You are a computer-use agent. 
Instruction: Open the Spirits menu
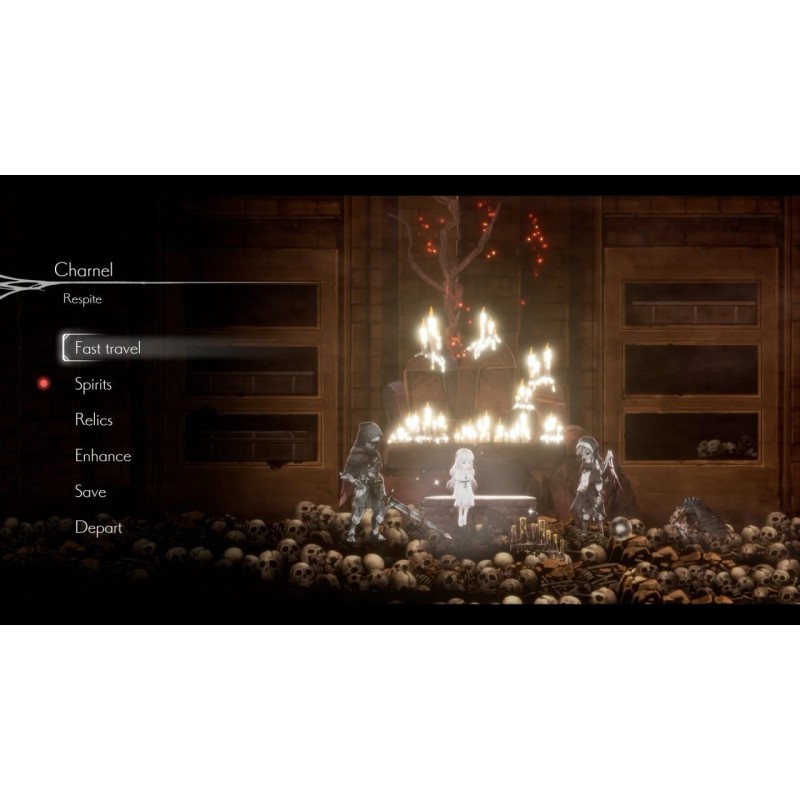pyautogui.click(x=93, y=384)
